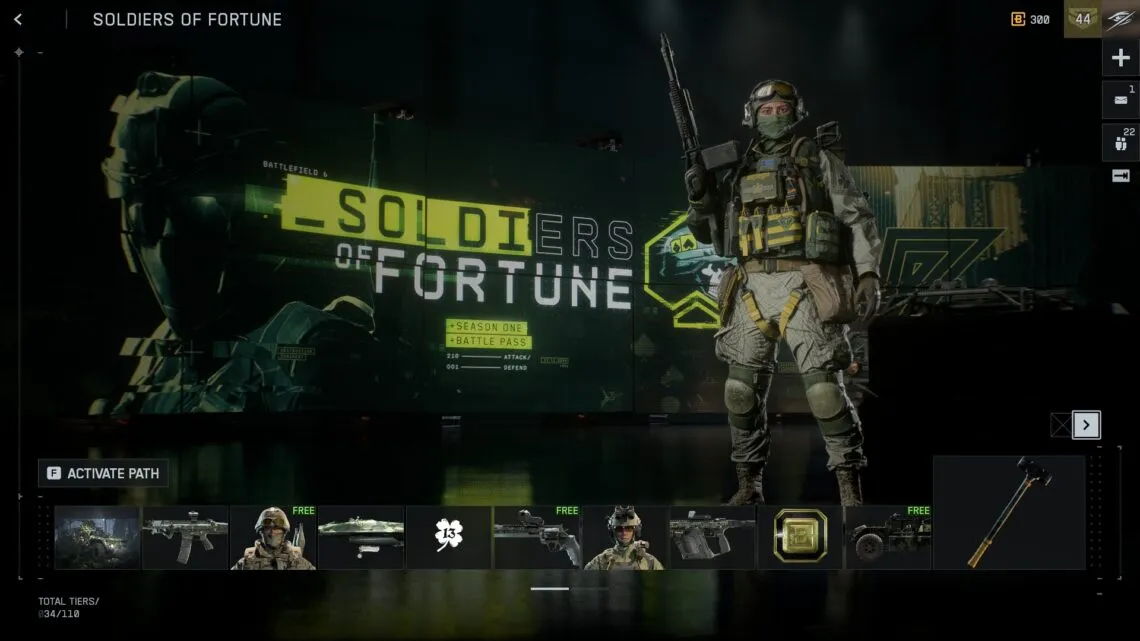Click the sidebar arrow icon below friends

point(1121,176)
